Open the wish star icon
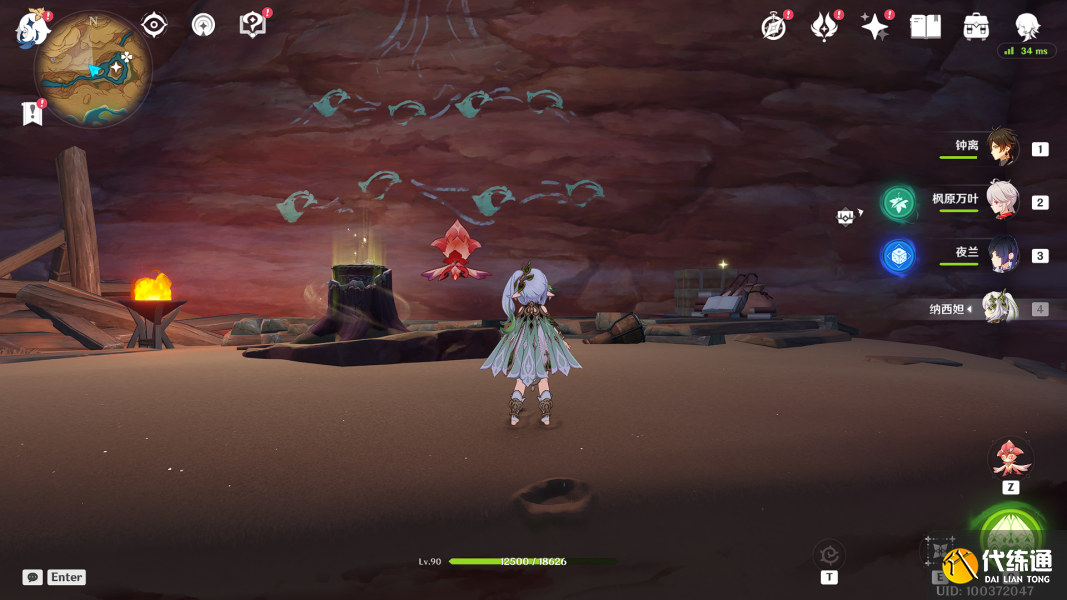The height and width of the screenshot is (600, 1067). [874, 27]
